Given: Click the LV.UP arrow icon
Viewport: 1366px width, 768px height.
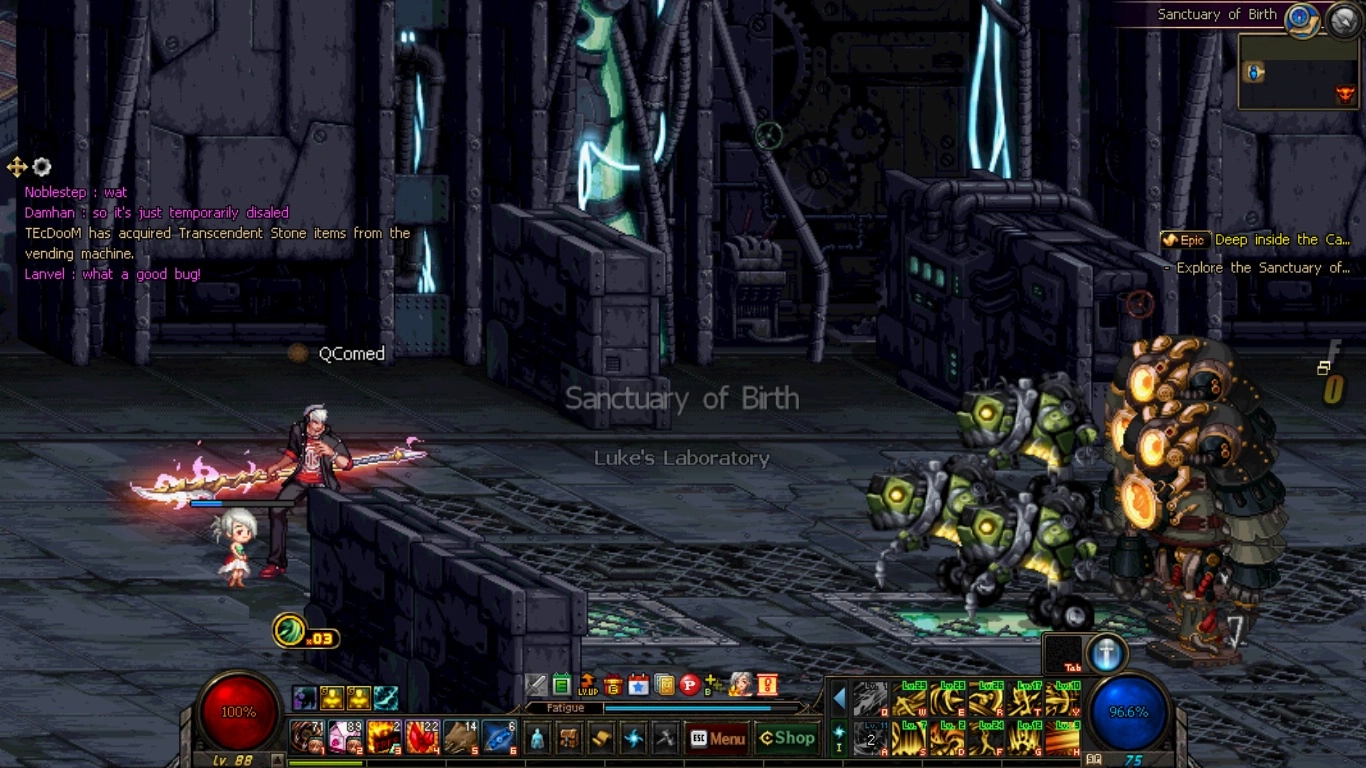Looking at the screenshot, I should pos(588,685).
